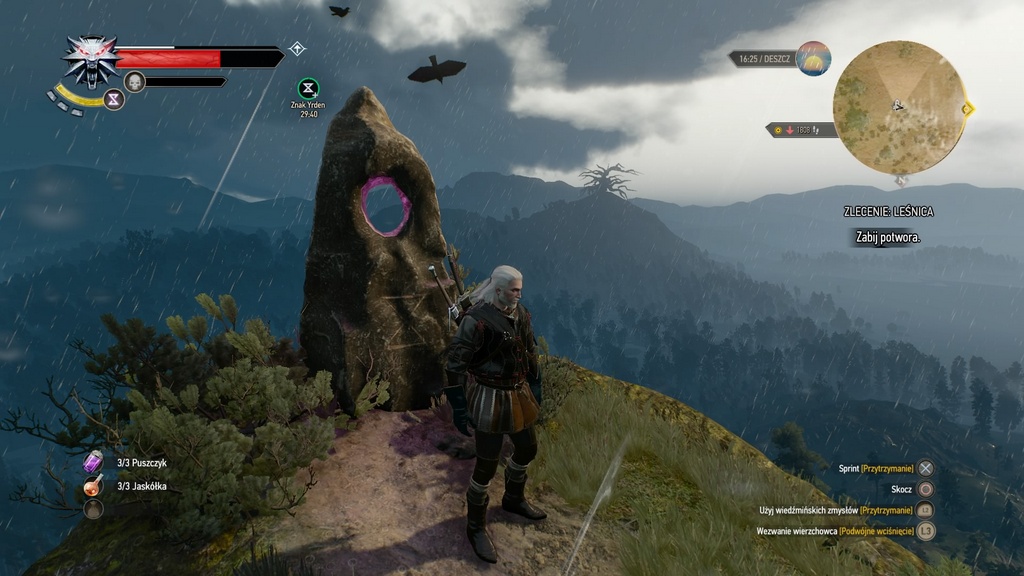Screen dimensions: 1024x576
Task: Select the Znak Yrden active buff icon
Action: [308, 89]
